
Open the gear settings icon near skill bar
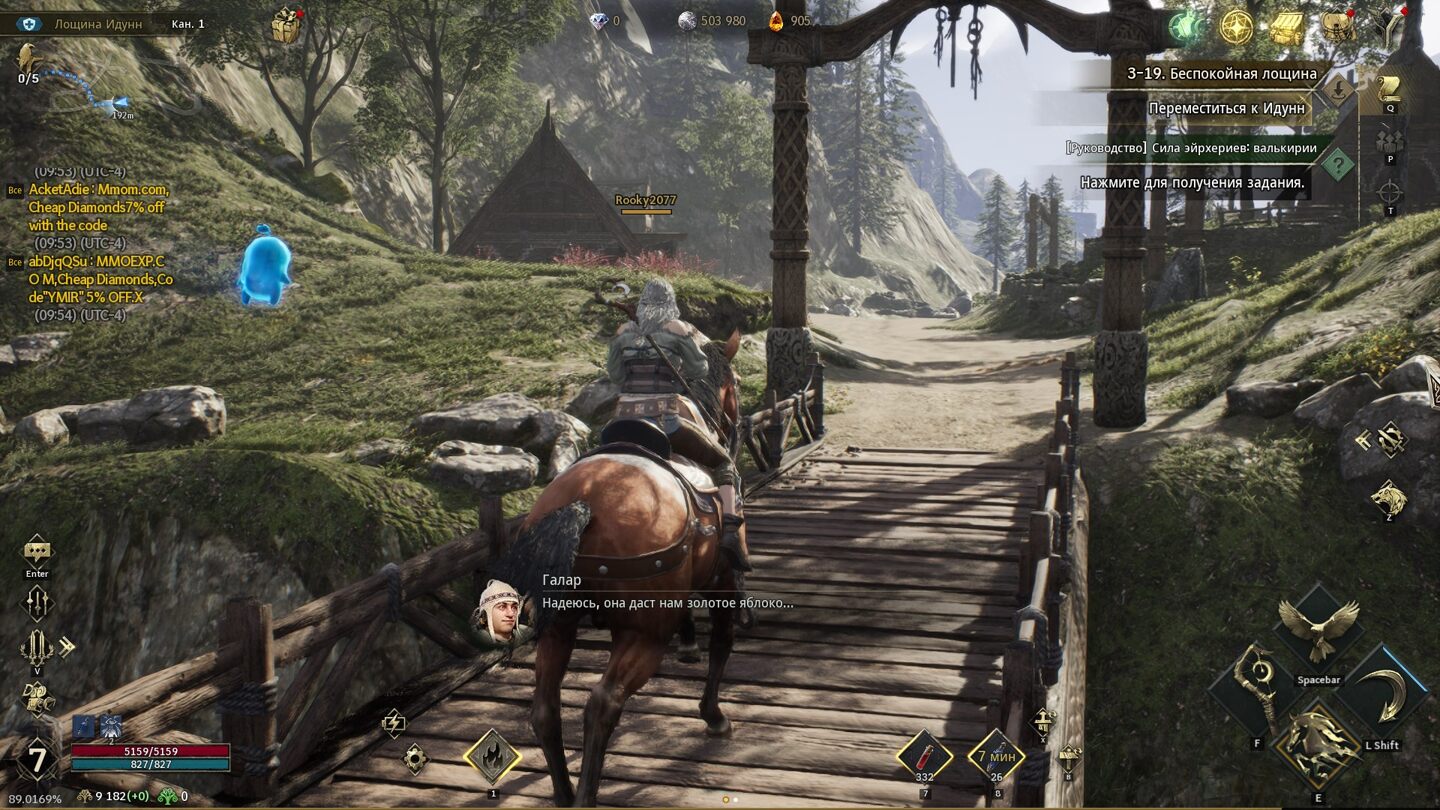[415, 759]
